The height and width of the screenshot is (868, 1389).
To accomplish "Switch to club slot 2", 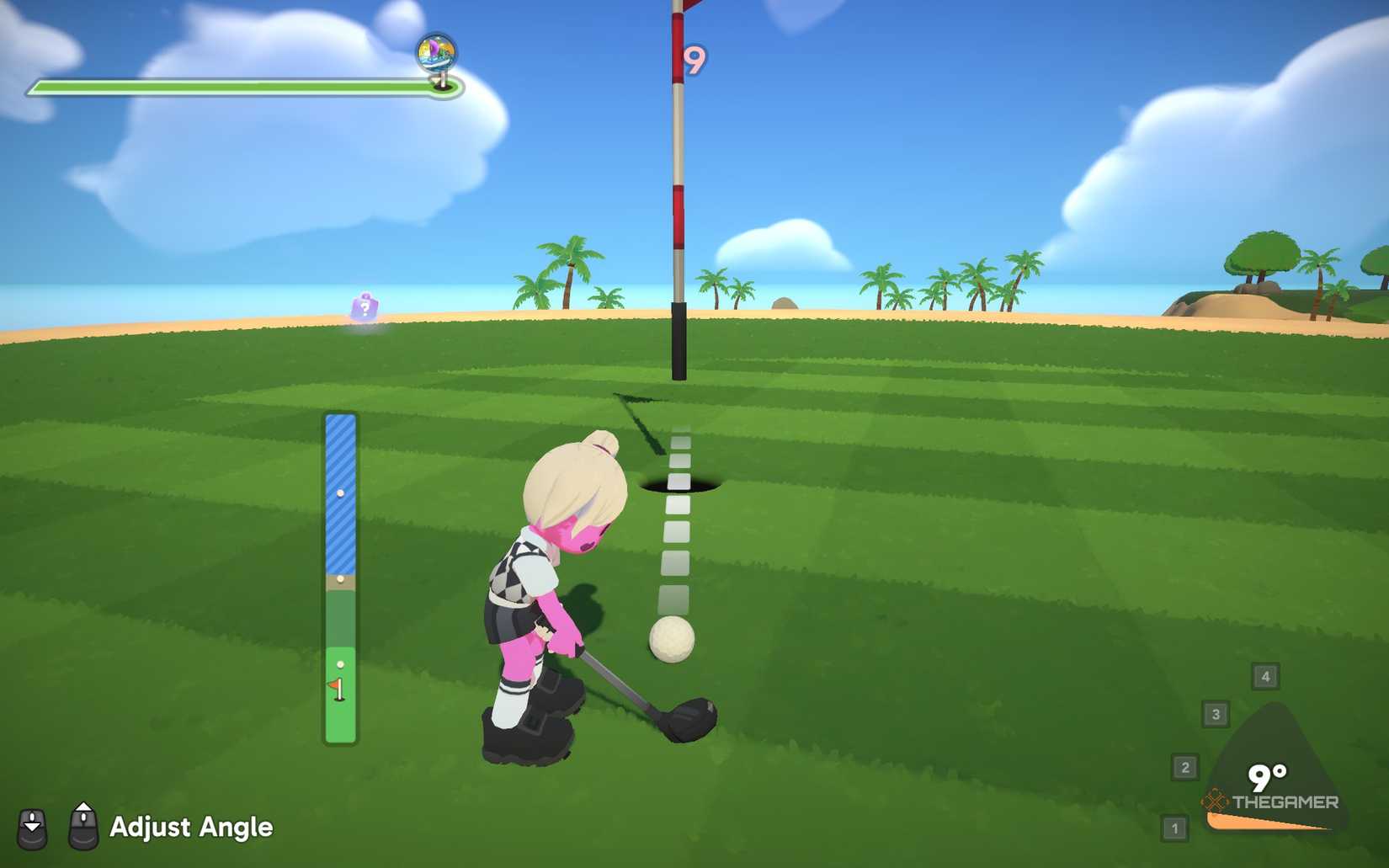I will click(x=1186, y=766).
